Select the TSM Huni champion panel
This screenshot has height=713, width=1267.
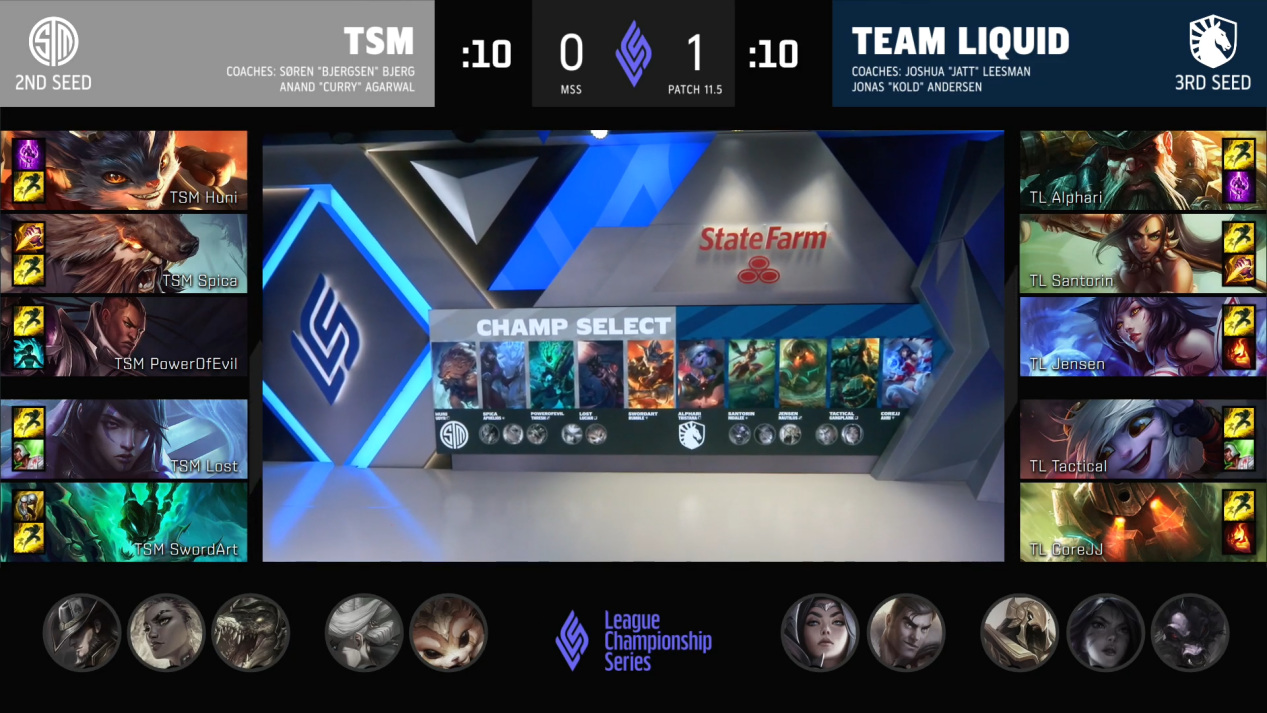click(124, 170)
